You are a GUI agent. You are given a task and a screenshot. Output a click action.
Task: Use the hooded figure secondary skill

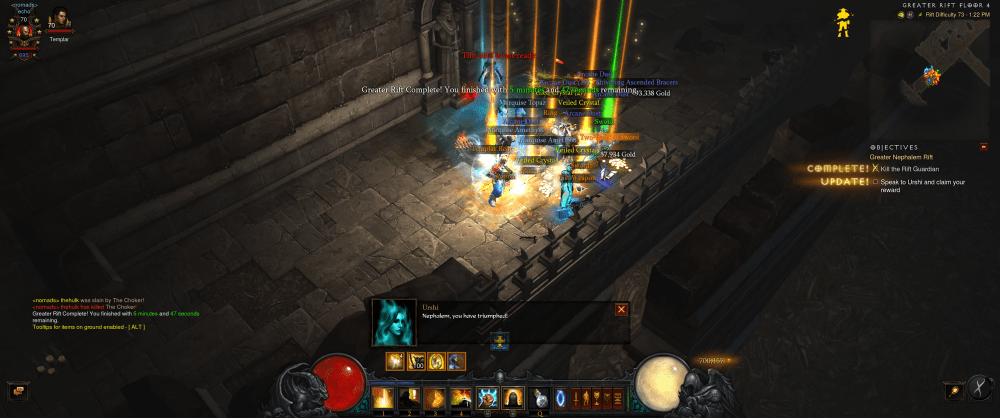coord(513,399)
